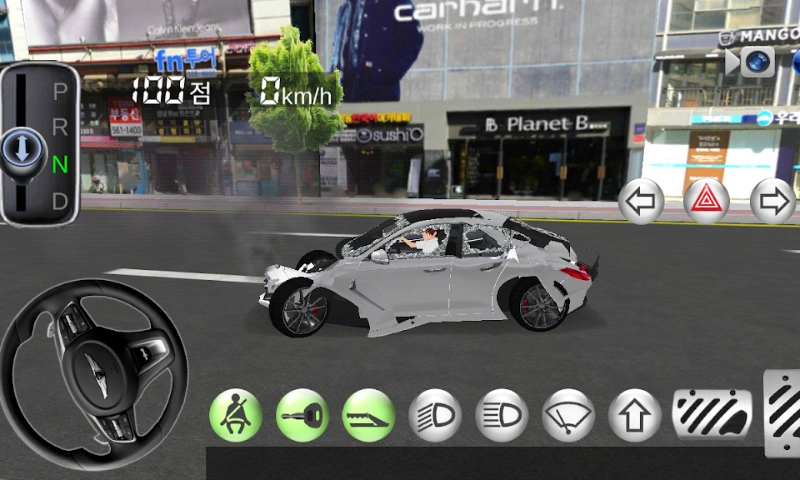Activate the left turn signal arrow

(x=641, y=202)
